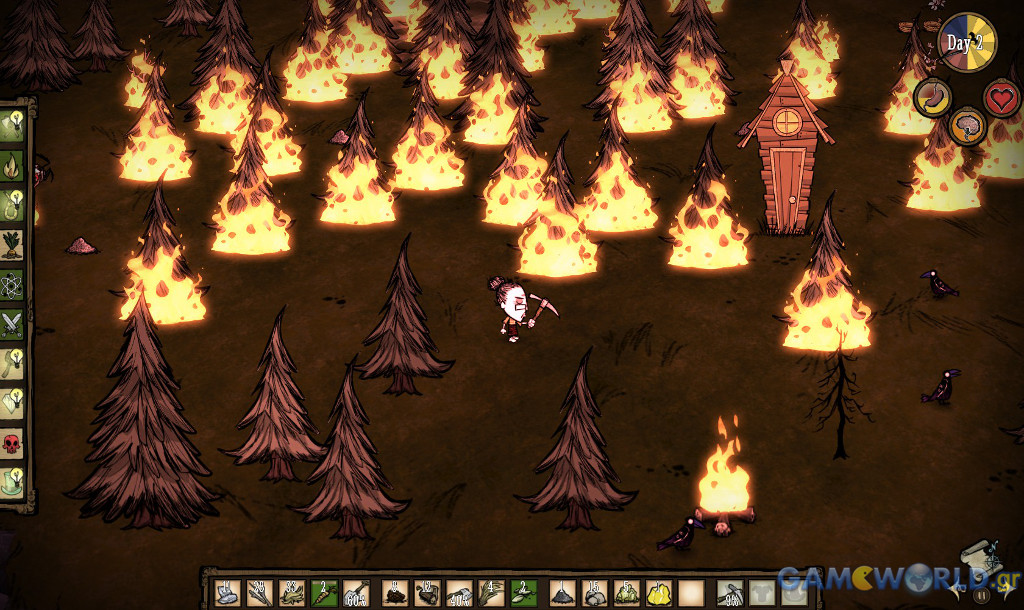The width and height of the screenshot is (1024, 610).
Task: Select the flint stack in inventory
Action: [228, 593]
